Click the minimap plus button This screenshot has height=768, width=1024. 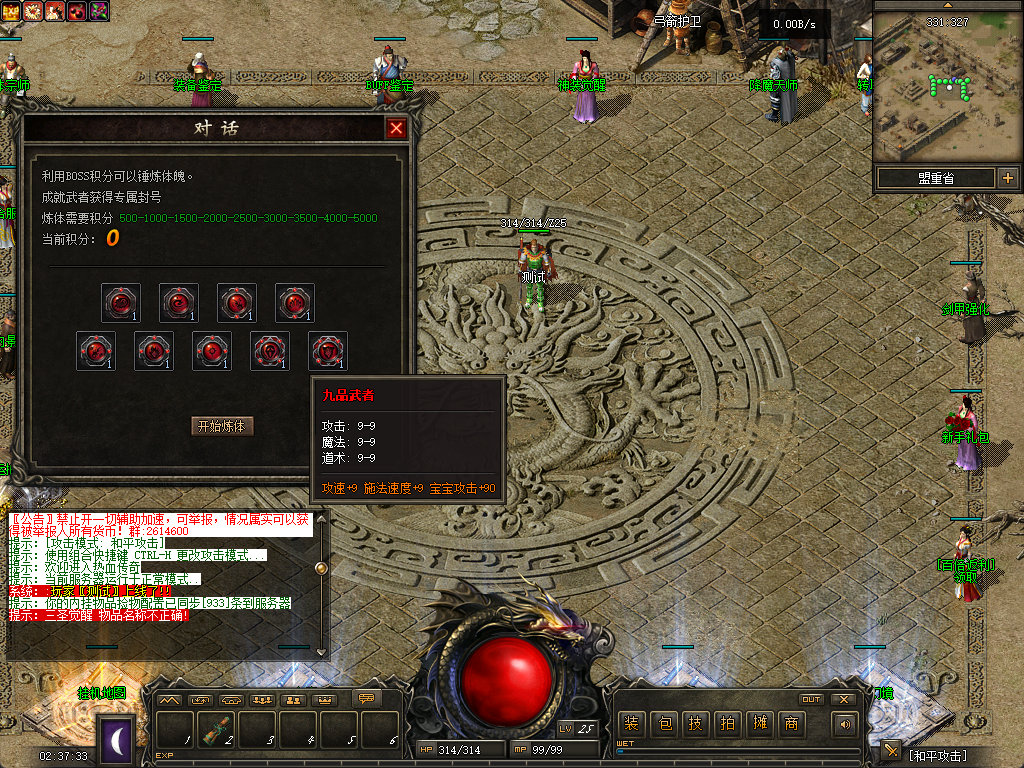pos(1007,178)
